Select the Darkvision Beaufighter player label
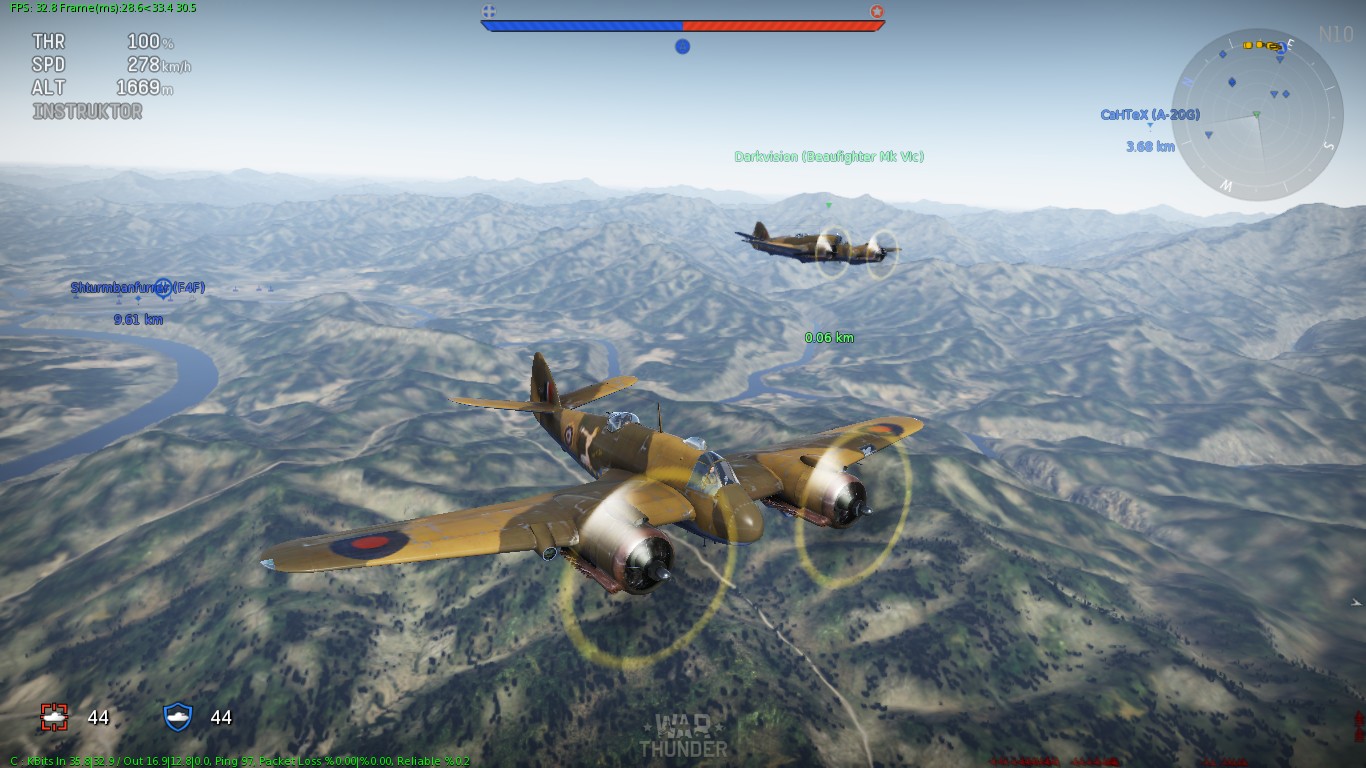The image size is (1366, 768). pos(828,157)
